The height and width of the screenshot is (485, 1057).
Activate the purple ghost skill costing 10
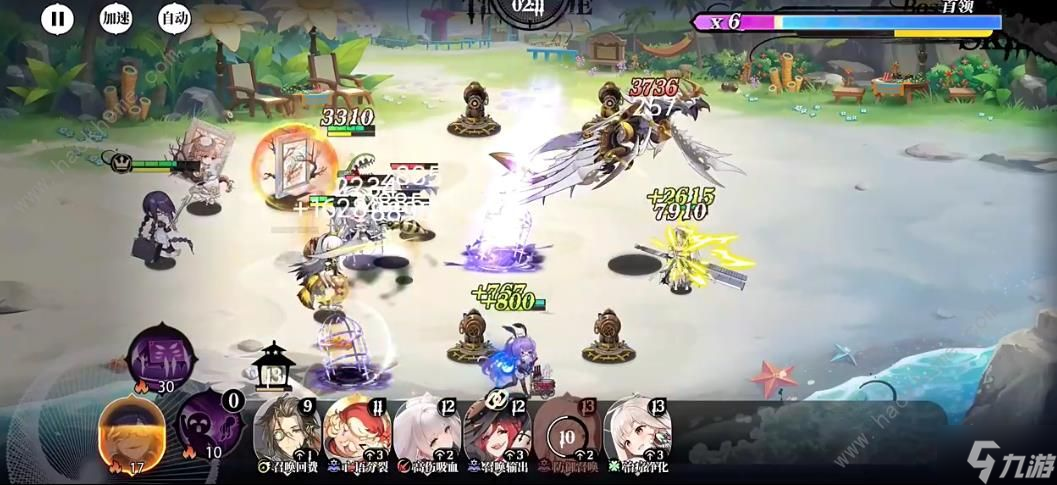click(208, 424)
